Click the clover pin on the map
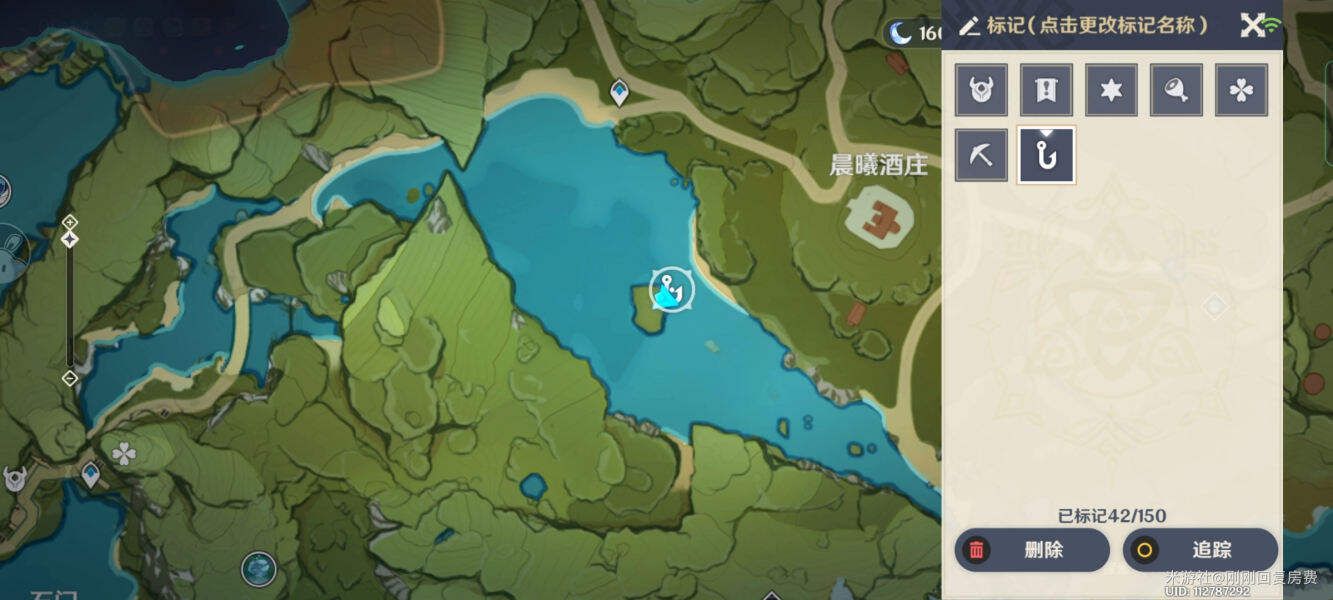 (124, 455)
